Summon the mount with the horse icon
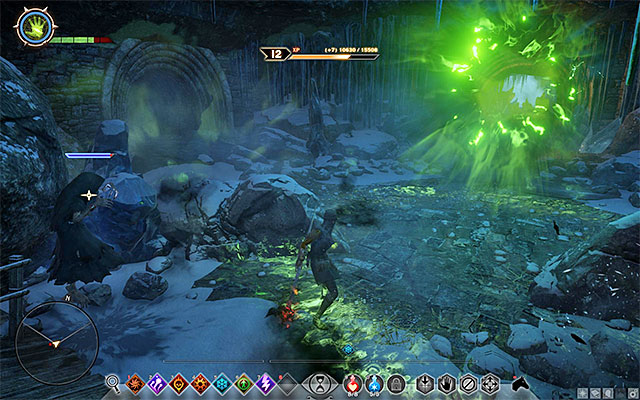The image size is (640, 400). click(519, 382)
